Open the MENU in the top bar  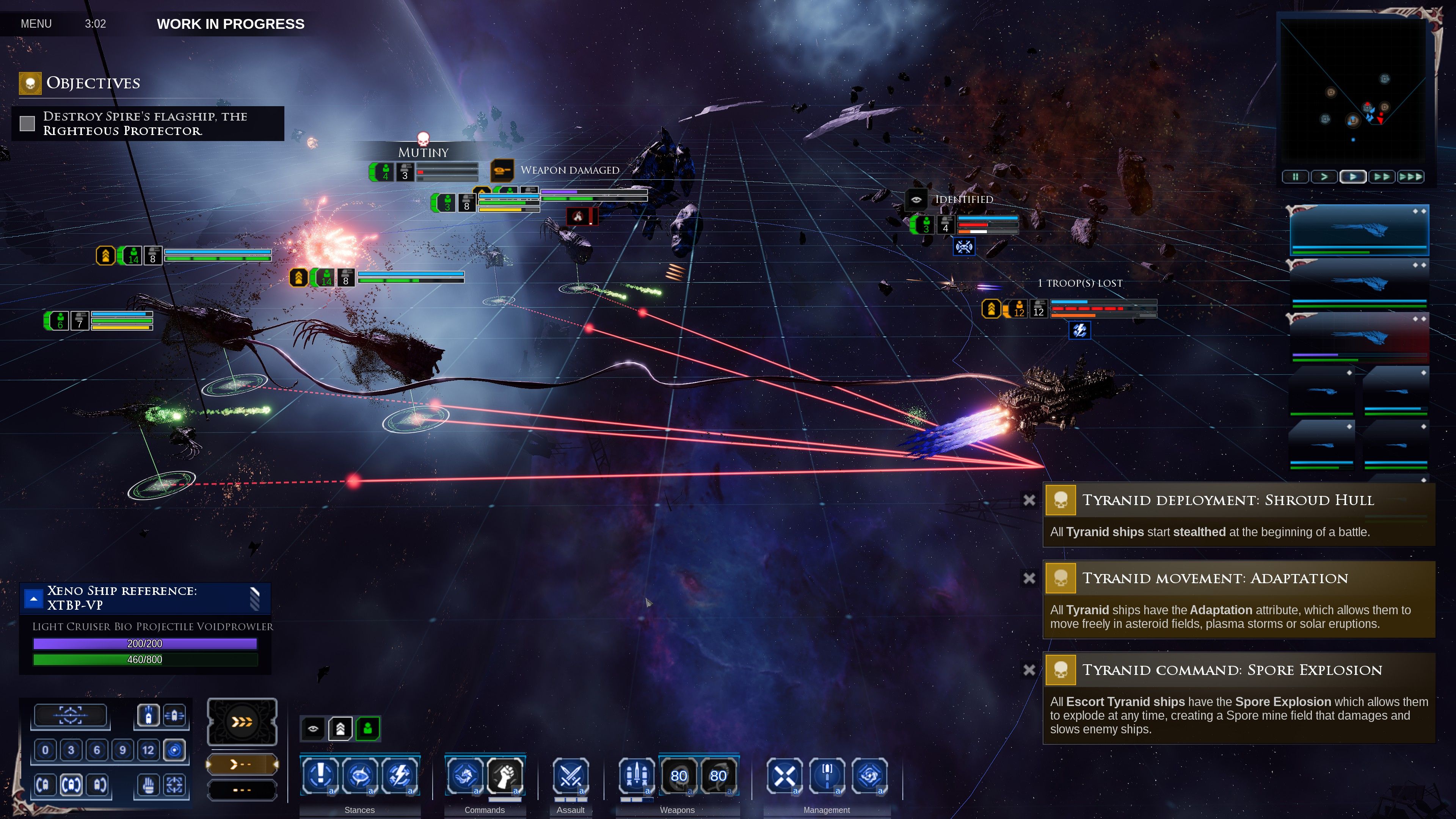point(36,24)
